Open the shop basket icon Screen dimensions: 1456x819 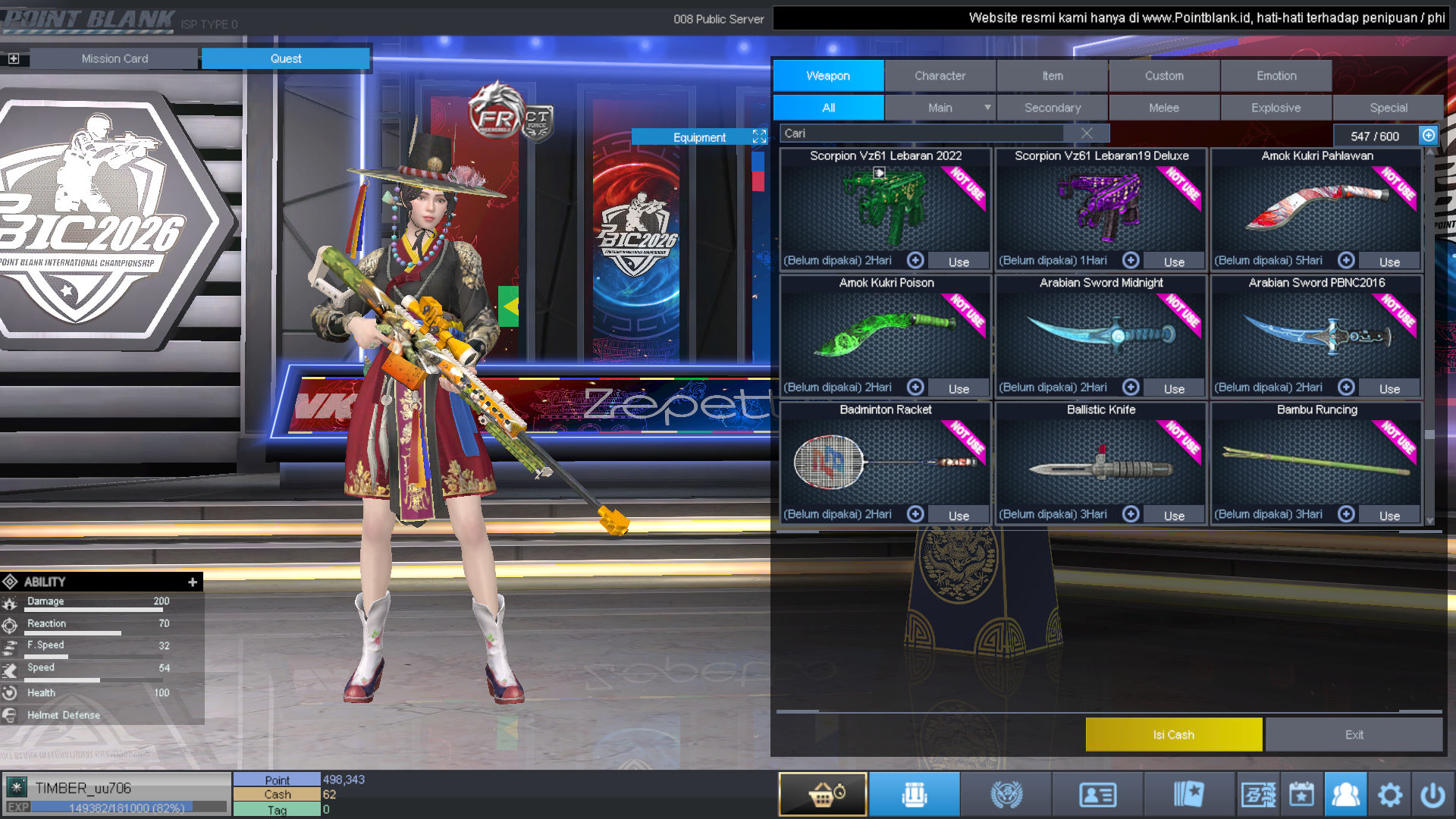point(823,795)
